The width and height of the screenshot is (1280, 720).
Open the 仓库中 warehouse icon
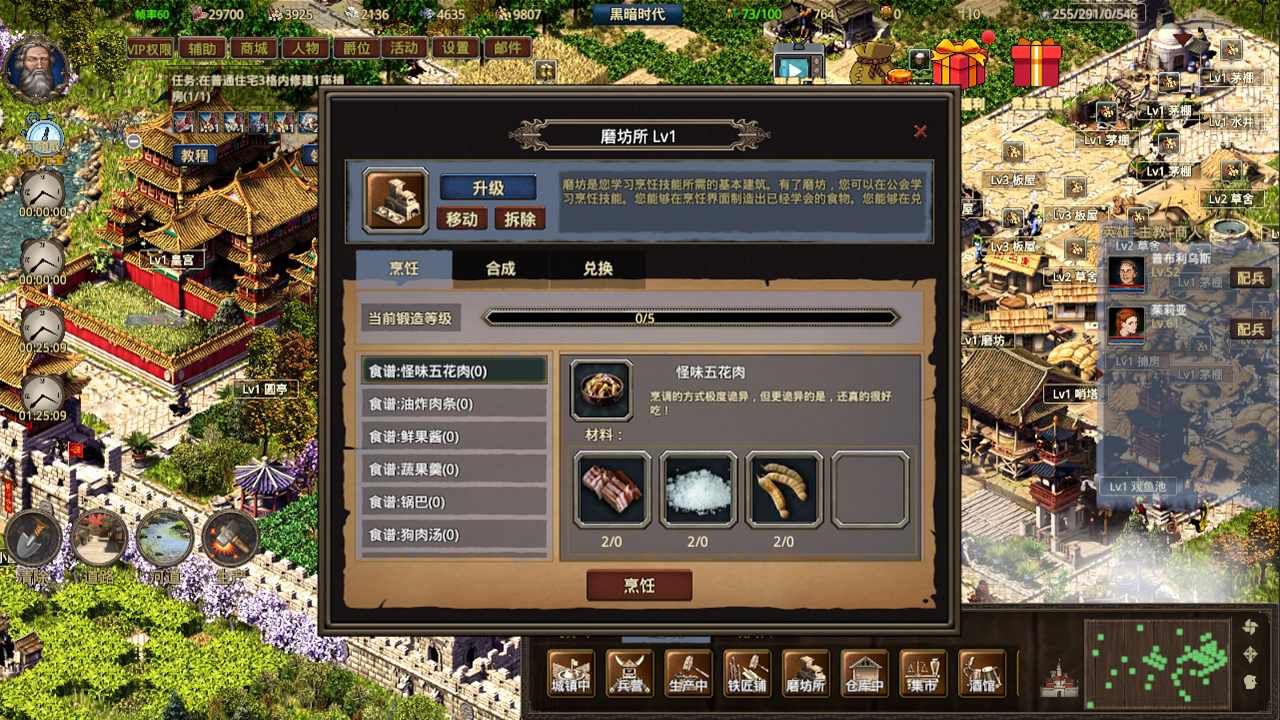click(x=864, y=675)
